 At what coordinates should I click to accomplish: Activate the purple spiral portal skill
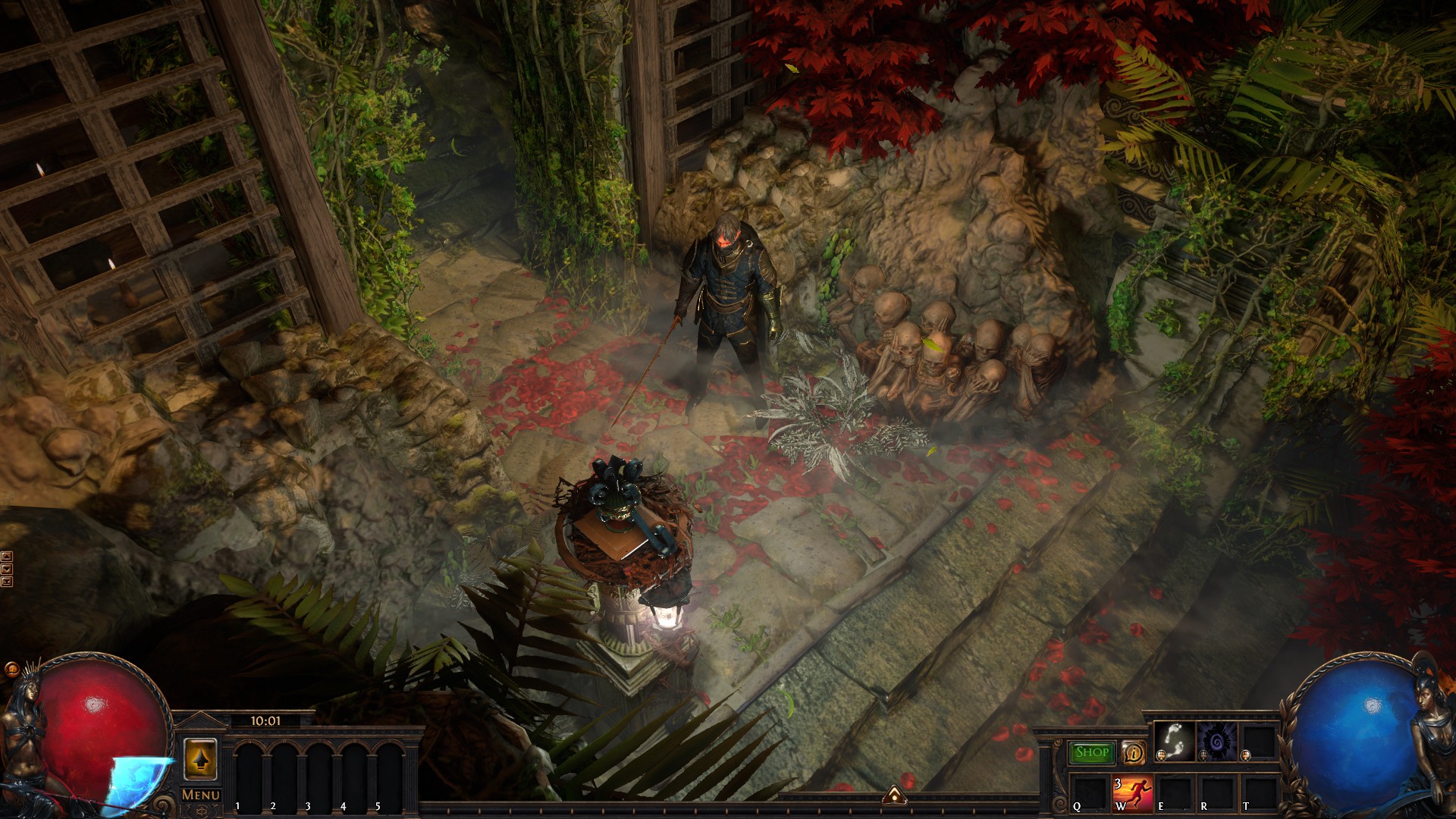tap(1216, 741)
